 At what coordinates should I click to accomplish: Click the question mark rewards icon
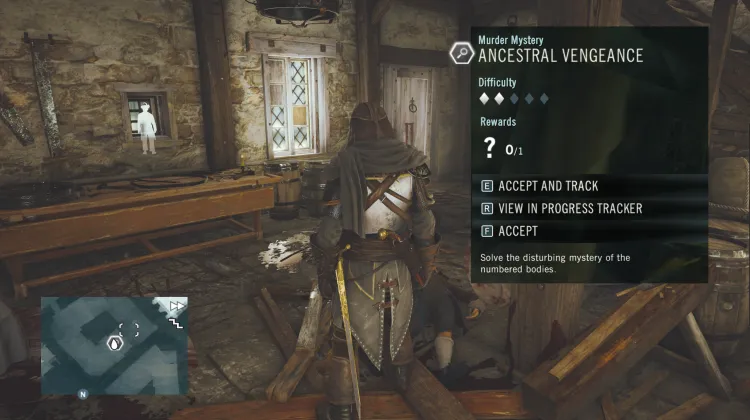[x=490, y=149]
